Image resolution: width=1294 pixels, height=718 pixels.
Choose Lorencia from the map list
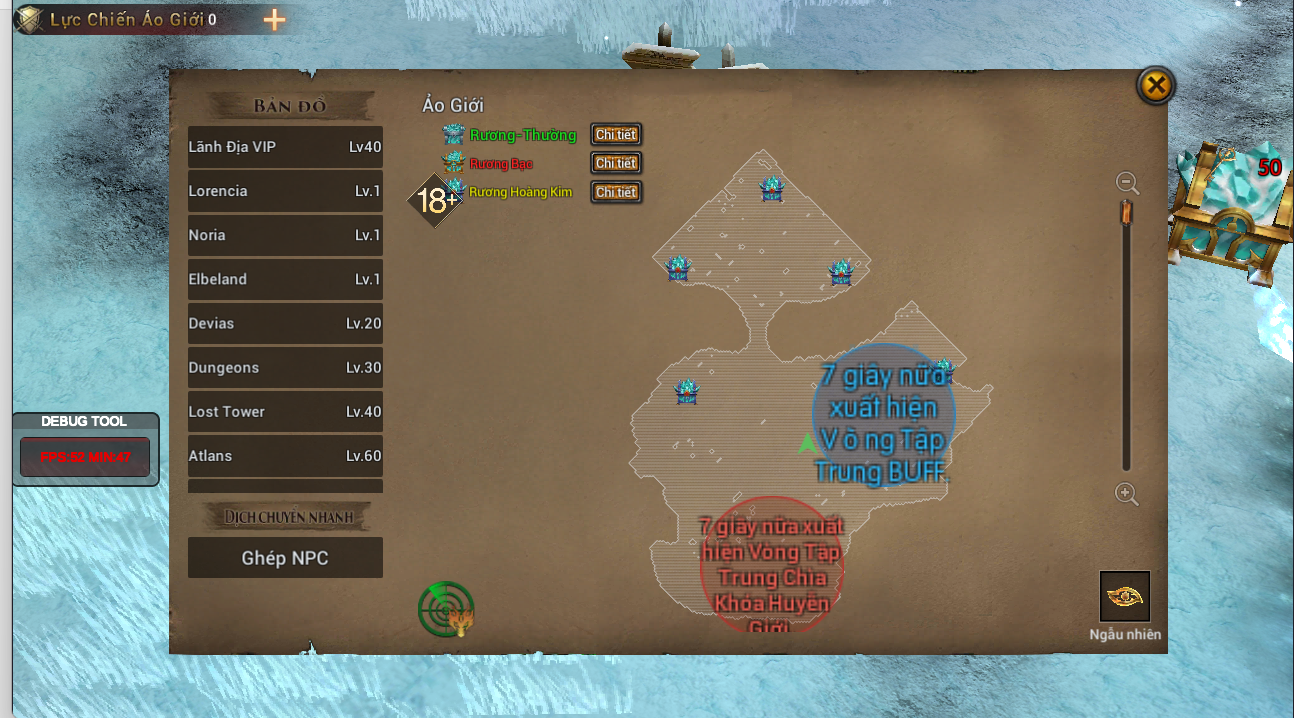point(285,191)
